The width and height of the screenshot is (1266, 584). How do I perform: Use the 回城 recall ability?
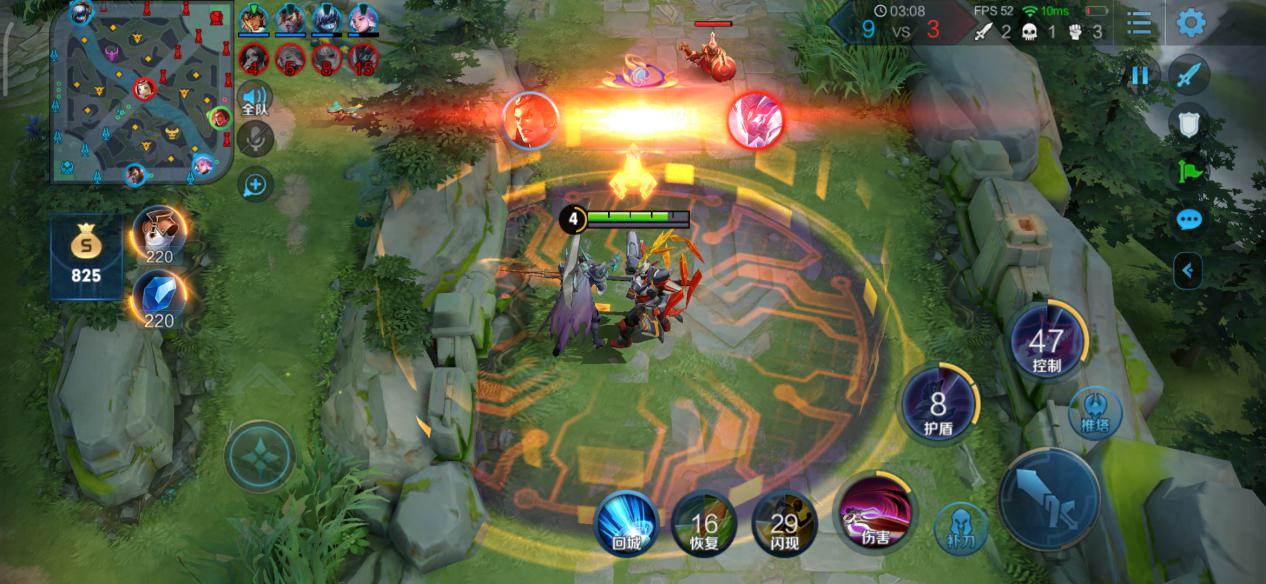[626, 522]
